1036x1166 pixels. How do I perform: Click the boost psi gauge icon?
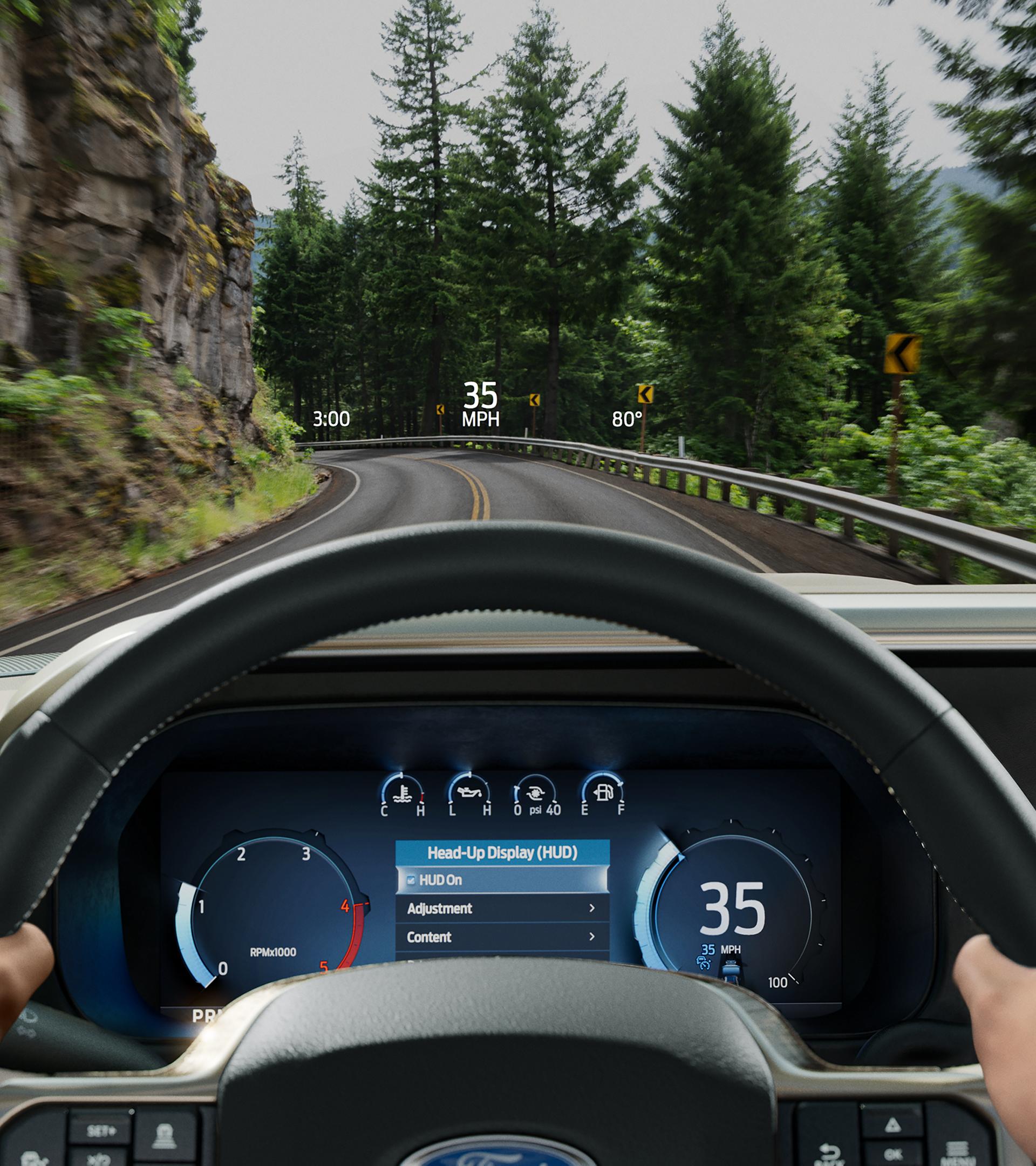(x=536, y=794)
